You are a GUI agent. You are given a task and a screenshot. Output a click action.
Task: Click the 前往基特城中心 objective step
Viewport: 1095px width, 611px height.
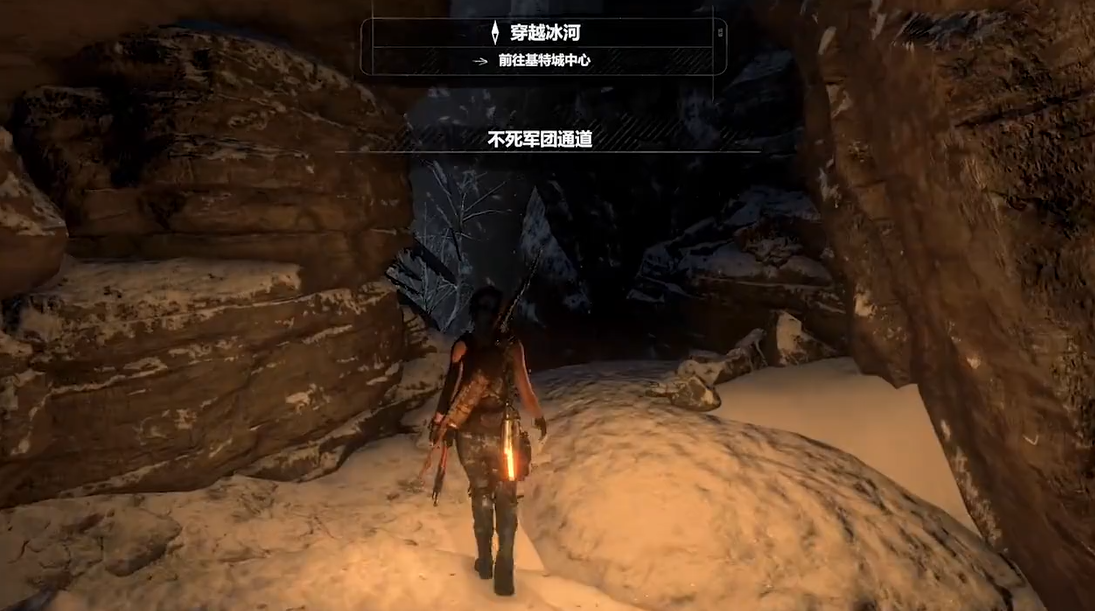(x=544, y=60)
